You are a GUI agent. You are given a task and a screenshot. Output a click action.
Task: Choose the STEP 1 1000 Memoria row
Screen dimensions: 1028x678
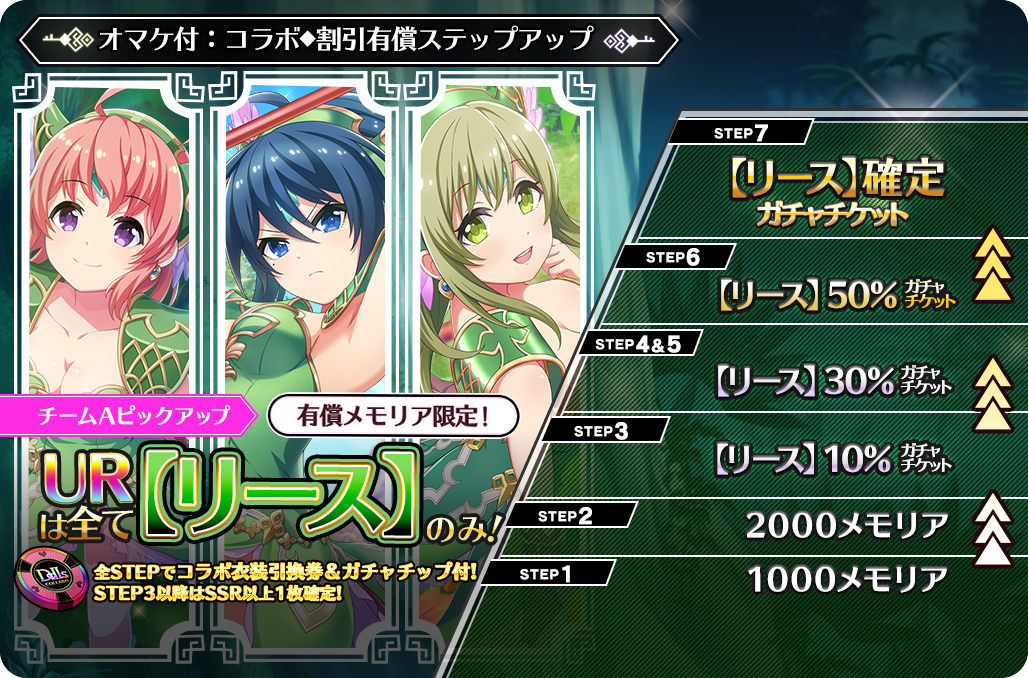pos(846,579)
